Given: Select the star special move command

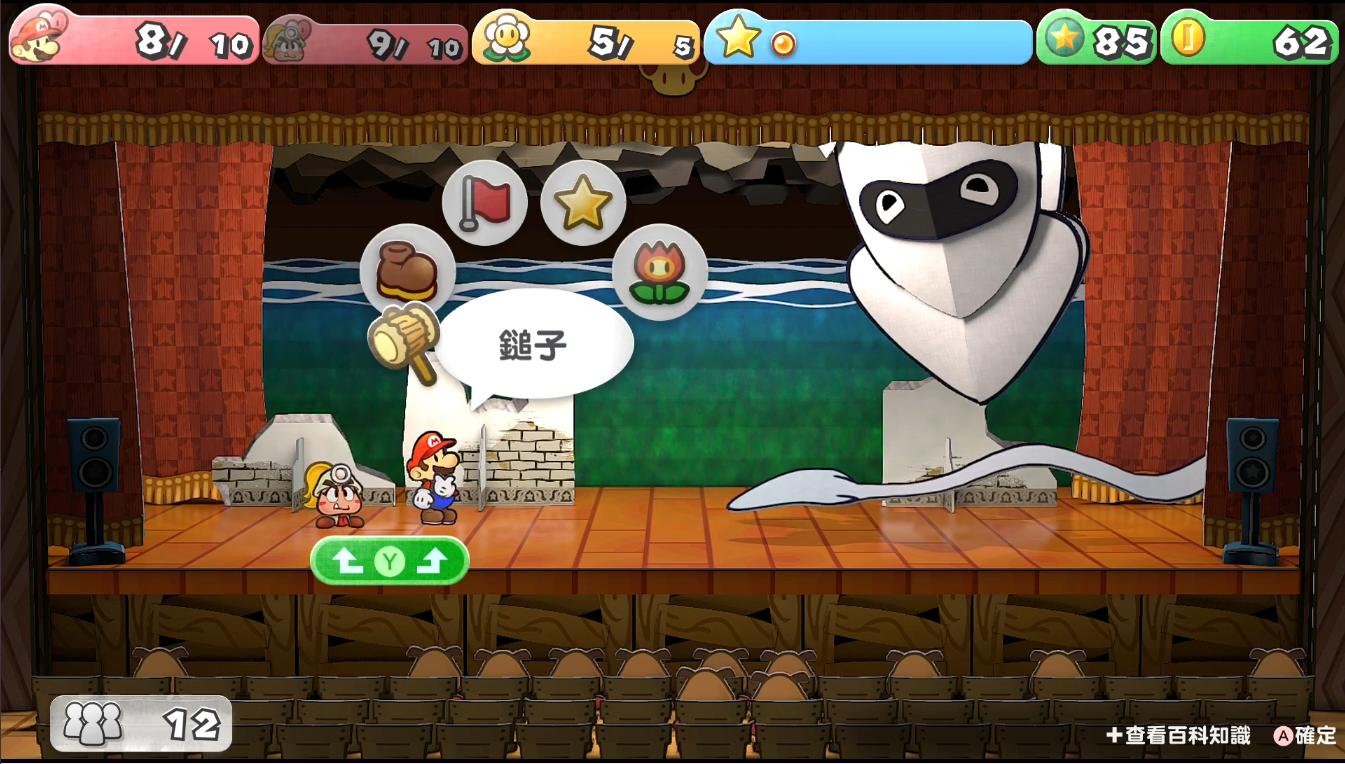Looking at the screenshot, I should coord(583,203).
